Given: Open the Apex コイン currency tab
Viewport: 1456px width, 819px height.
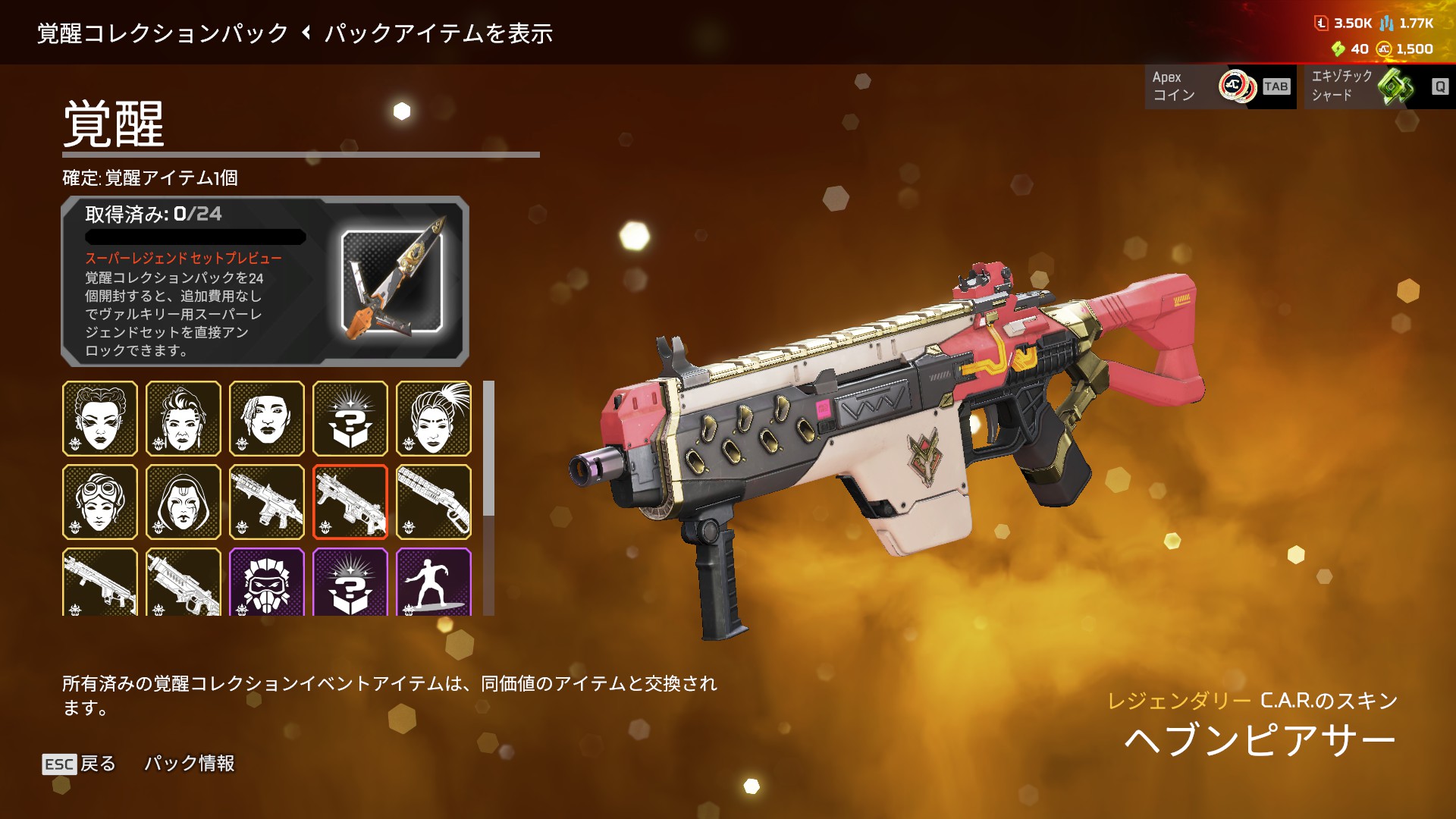Looking at the screenshot, I should pos(1219,86).
